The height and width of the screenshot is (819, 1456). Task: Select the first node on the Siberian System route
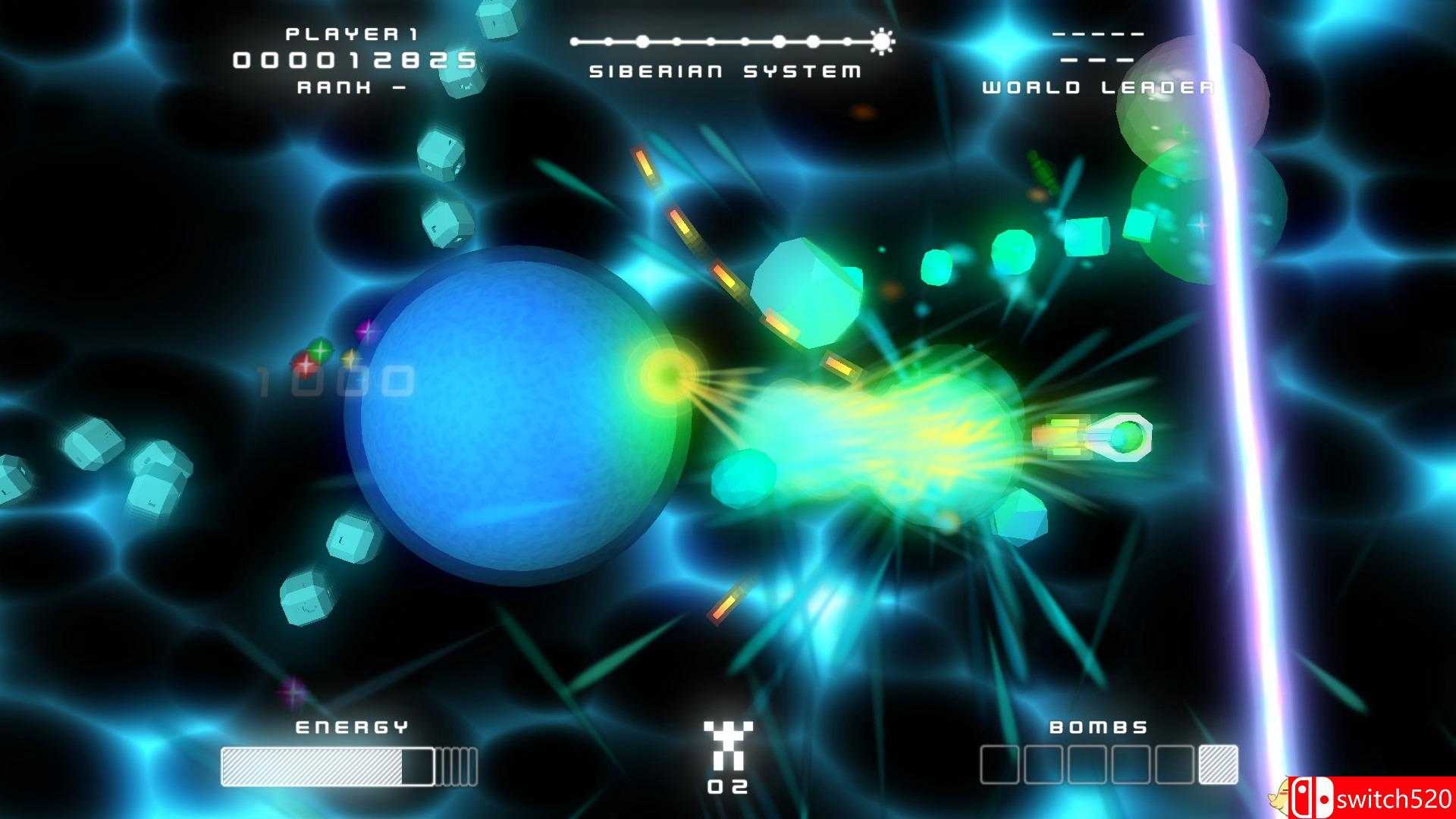coord(574,42)
